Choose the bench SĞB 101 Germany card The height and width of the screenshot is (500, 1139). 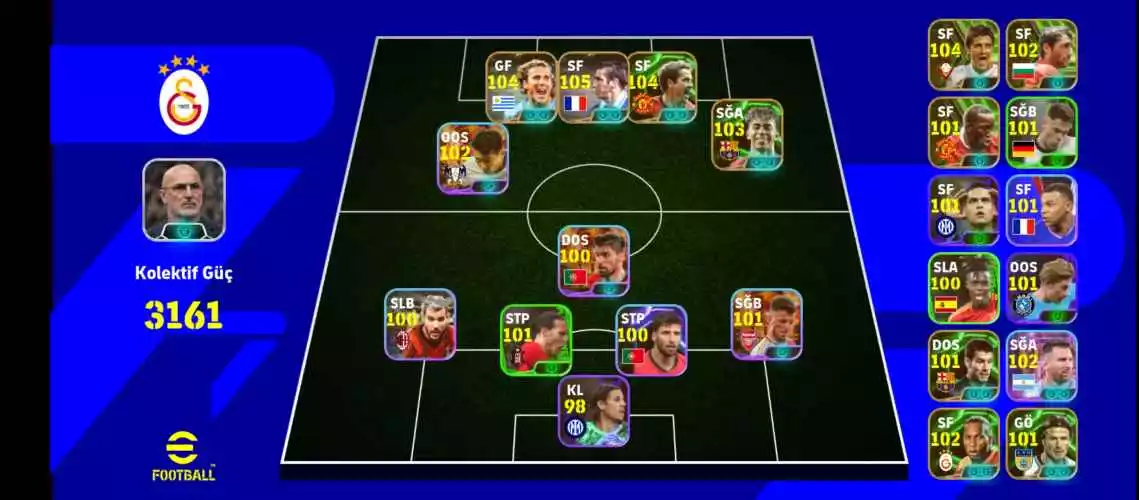[1041, 132]
